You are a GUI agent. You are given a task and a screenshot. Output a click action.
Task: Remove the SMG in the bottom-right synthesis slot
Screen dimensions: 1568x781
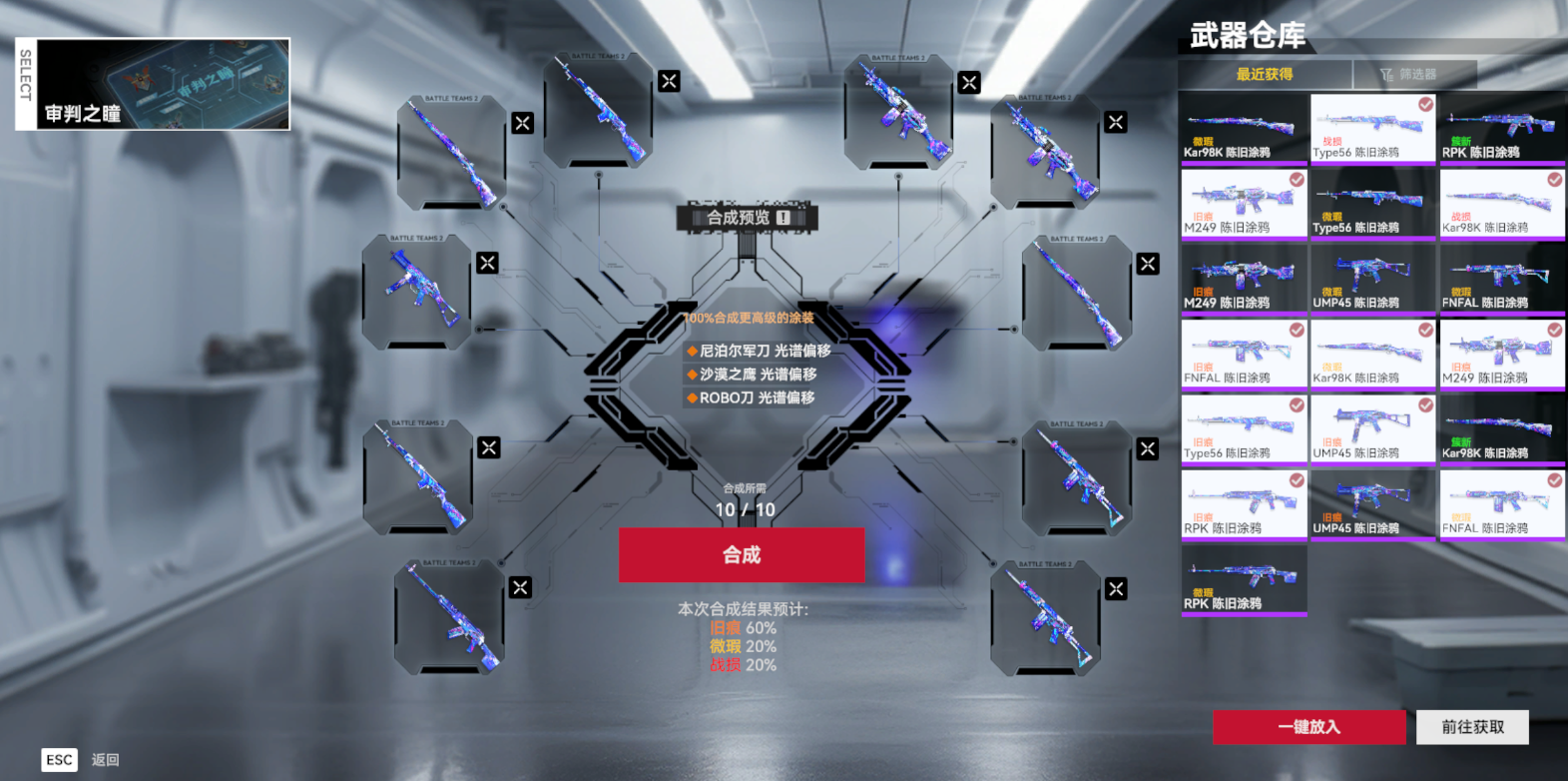point(1117,588)
